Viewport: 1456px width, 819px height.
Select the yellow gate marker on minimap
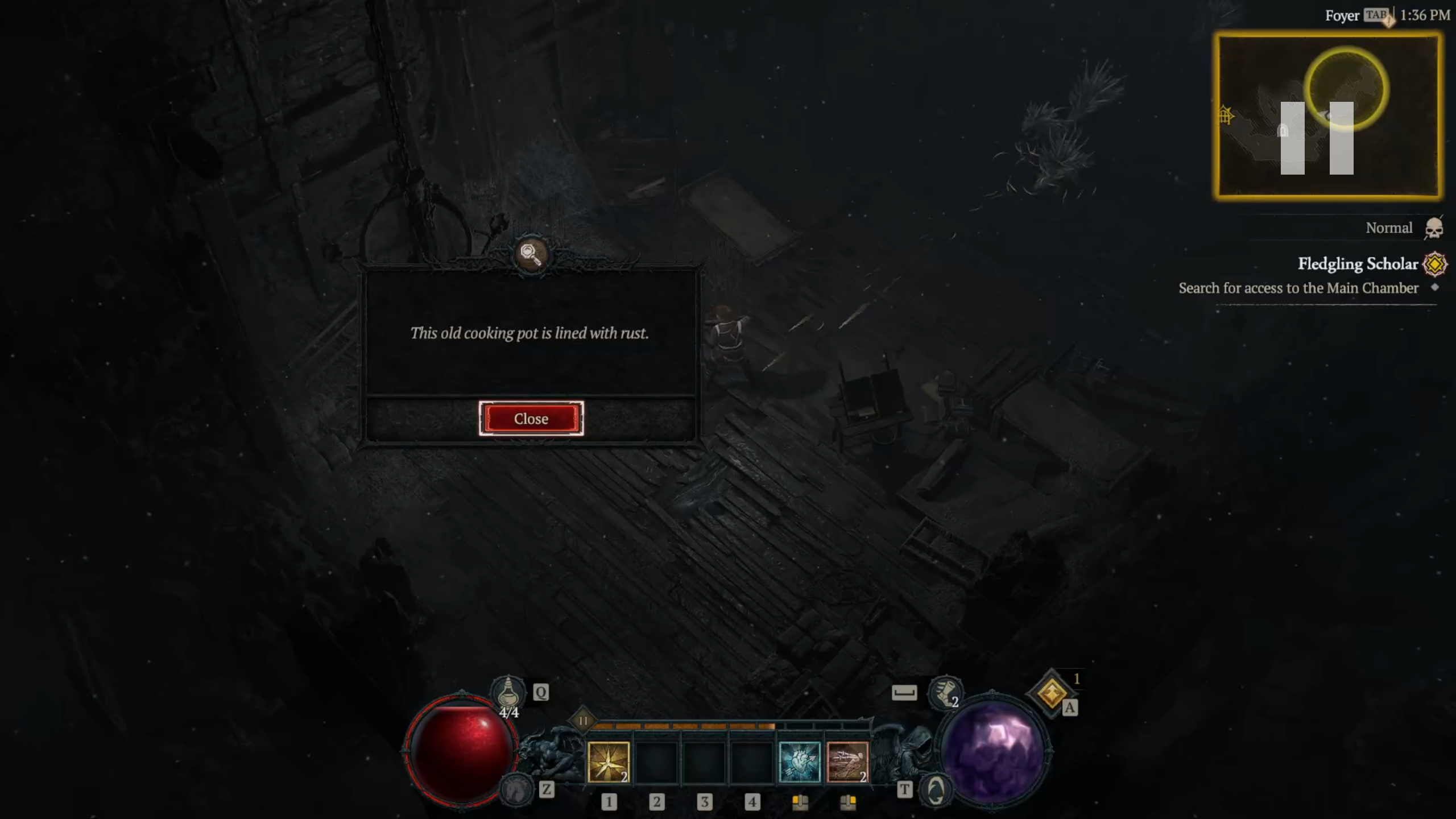1225,115
